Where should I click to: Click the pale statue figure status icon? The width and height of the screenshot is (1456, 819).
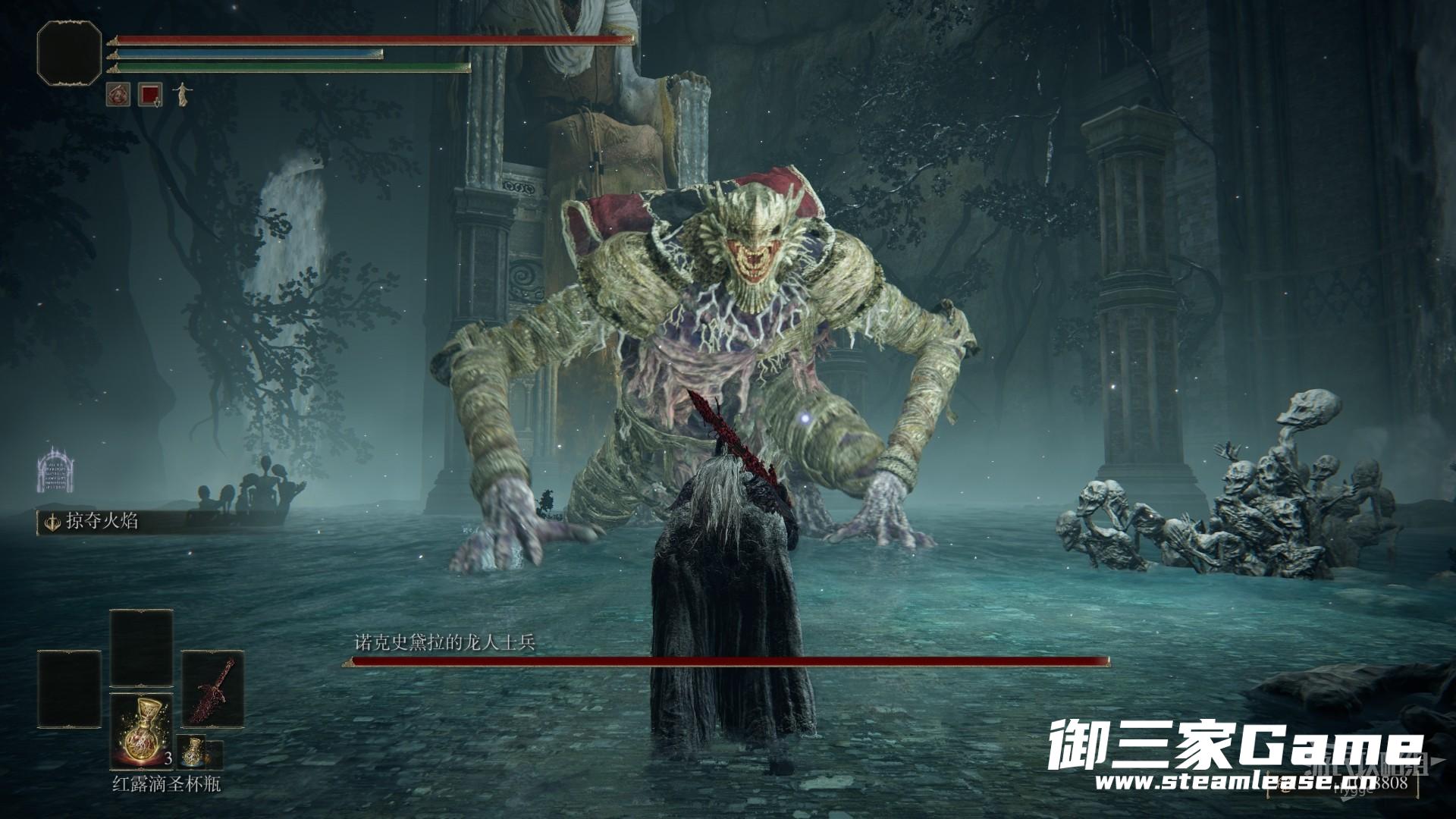click(182, 95)
